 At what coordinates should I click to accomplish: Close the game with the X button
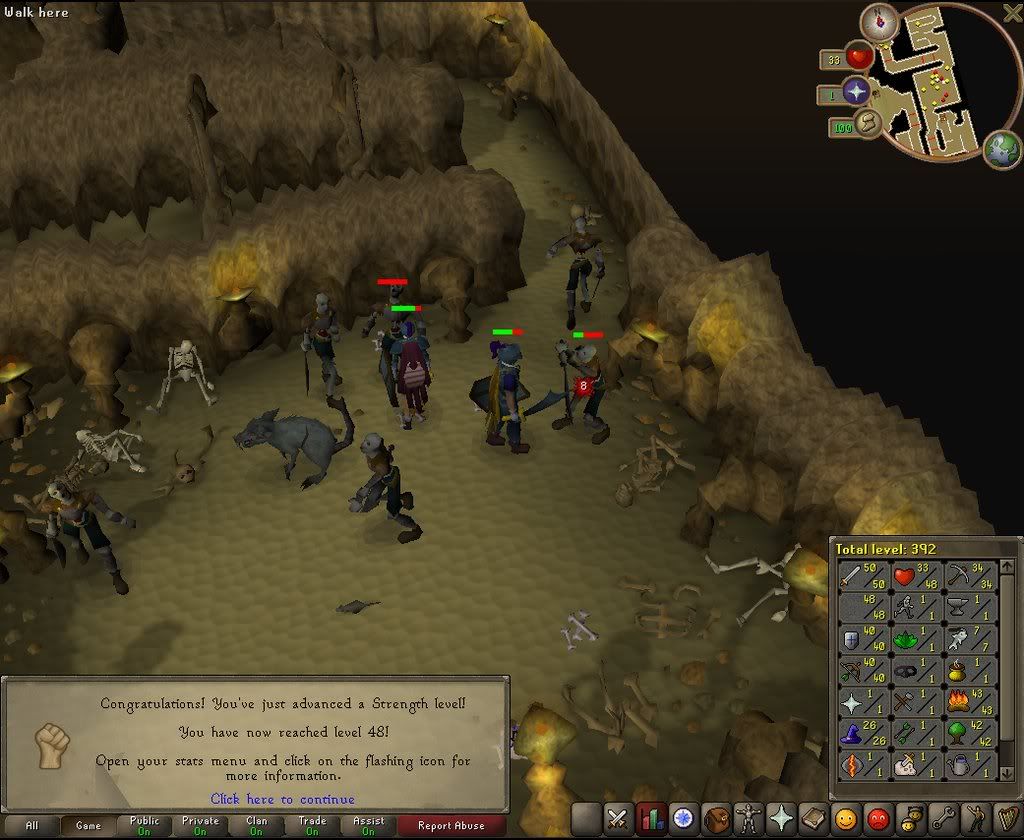pyautogui.click(x=1011, y=12)
